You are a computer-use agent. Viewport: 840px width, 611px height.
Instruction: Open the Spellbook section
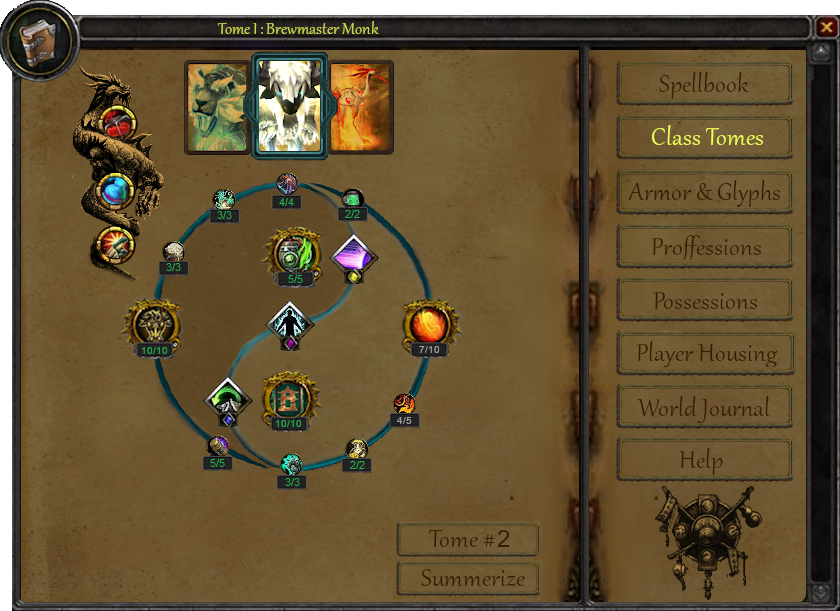coord(703,85)
